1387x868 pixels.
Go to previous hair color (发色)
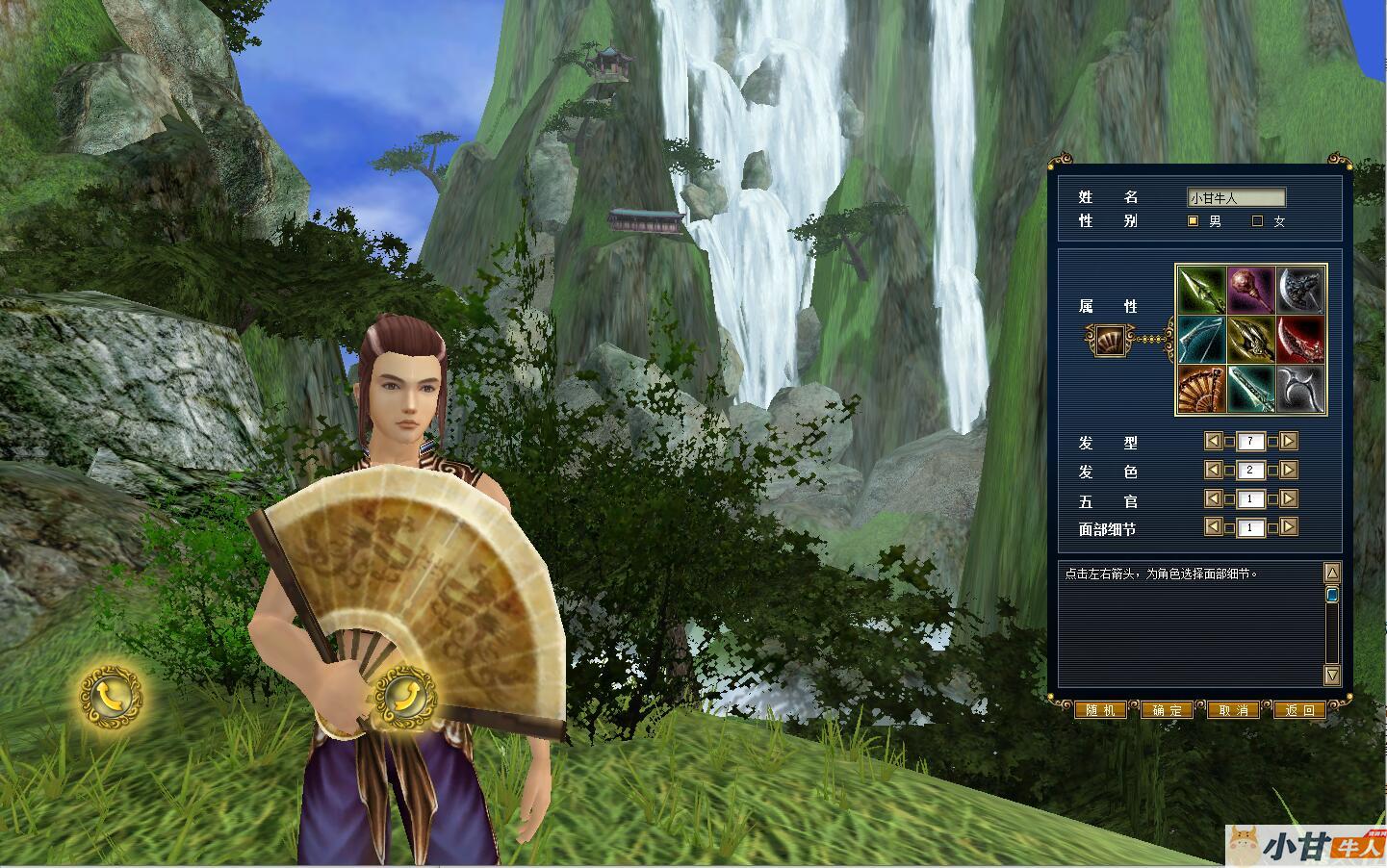[1214, 470]
